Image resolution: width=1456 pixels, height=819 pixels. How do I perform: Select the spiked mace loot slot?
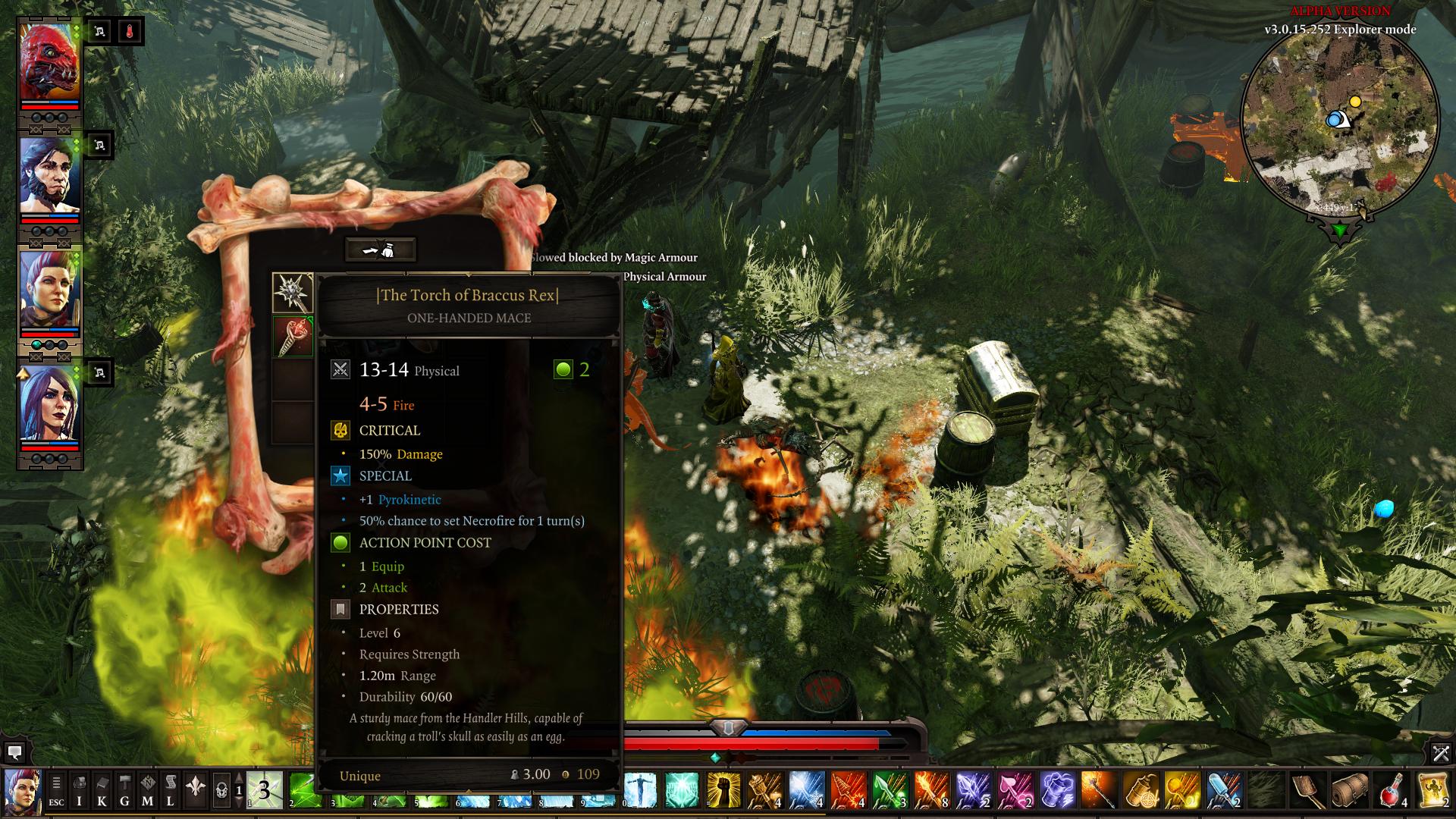click(x=293, y=293)
